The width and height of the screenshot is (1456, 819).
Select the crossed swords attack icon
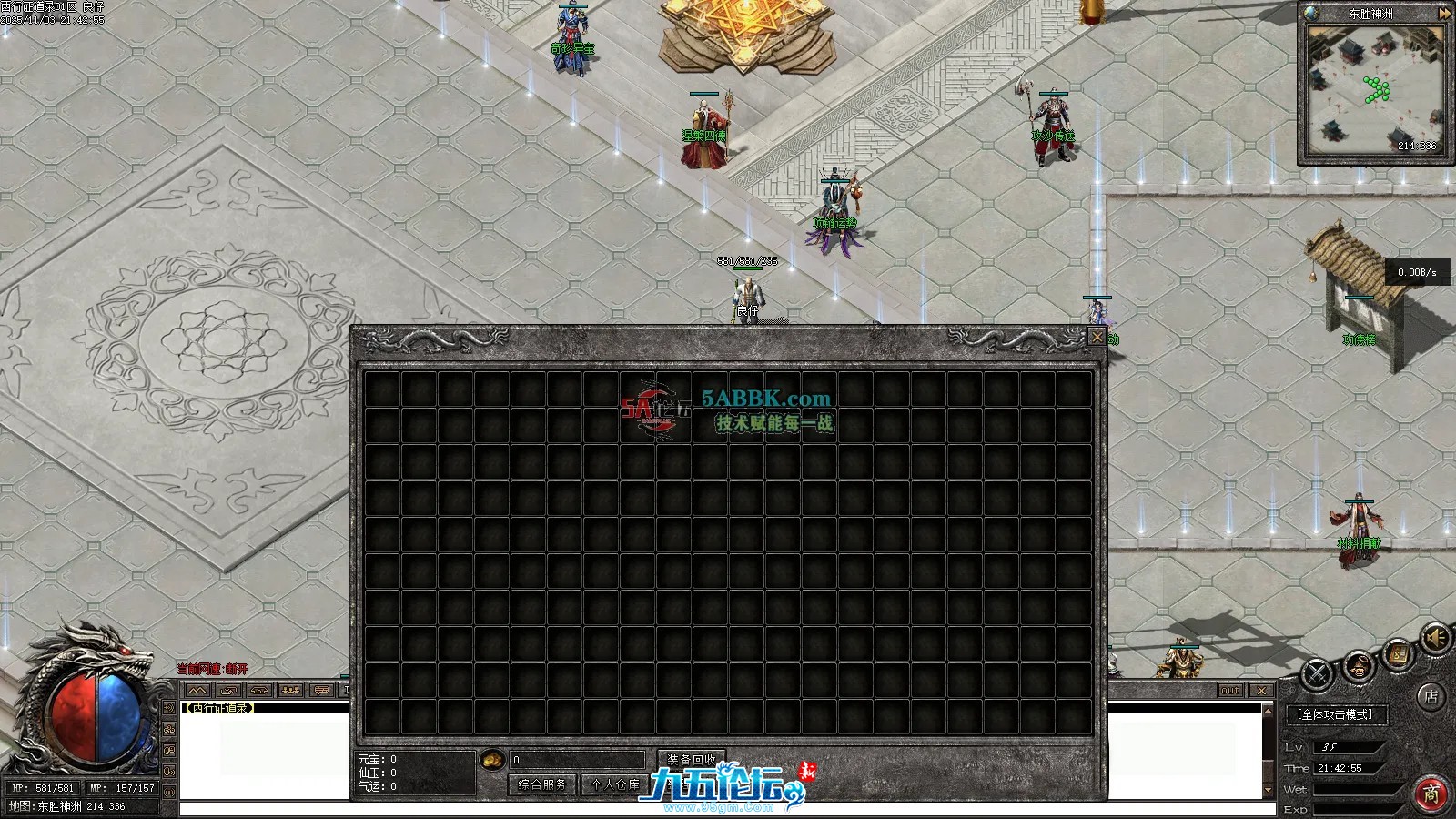(x=1317, y=673)
